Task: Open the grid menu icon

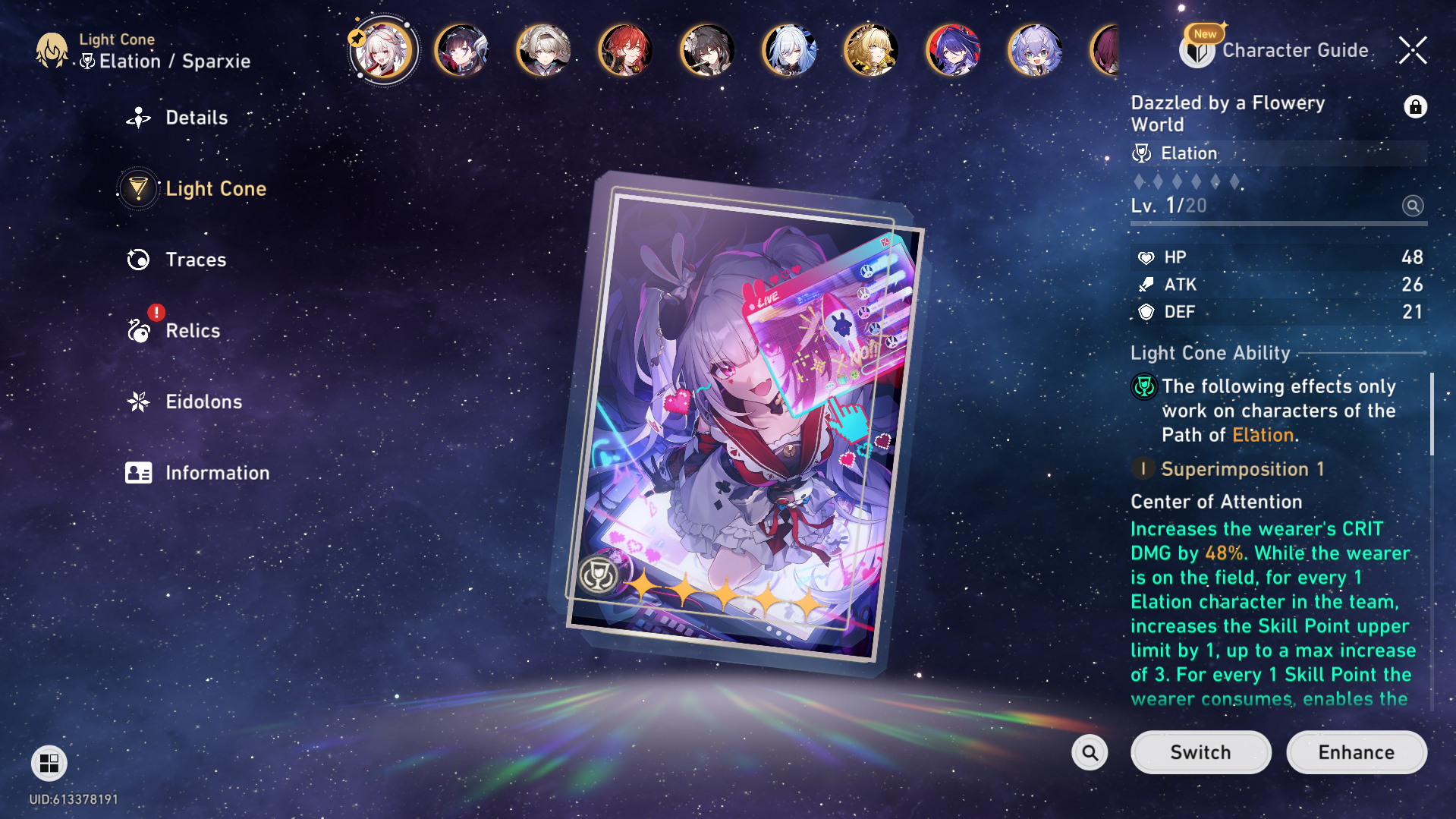Action: [x=49, y=763]
